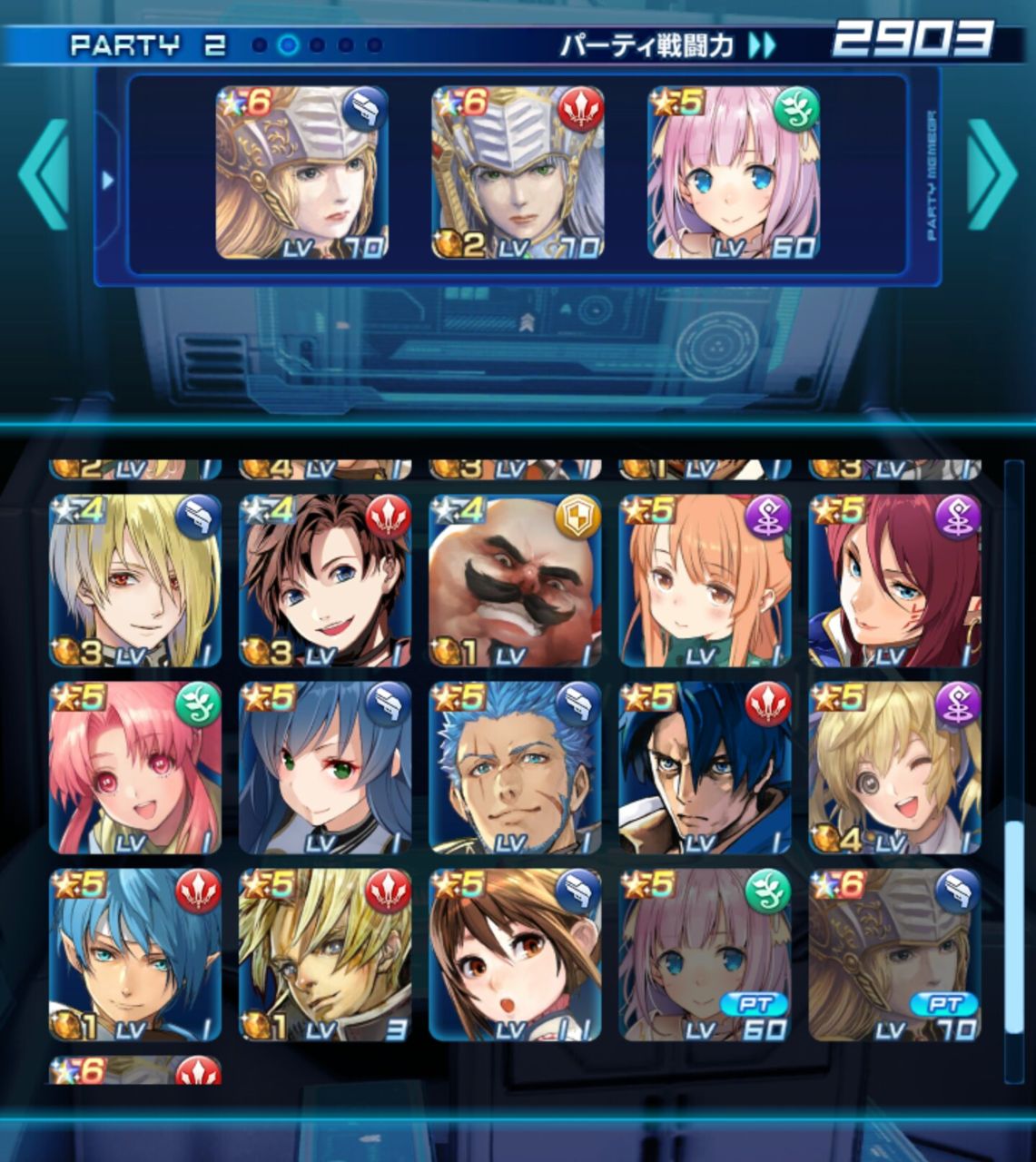Go to the next party with right arrow
This screenshot has height=1162, width=1036.
tap(992, 174)
